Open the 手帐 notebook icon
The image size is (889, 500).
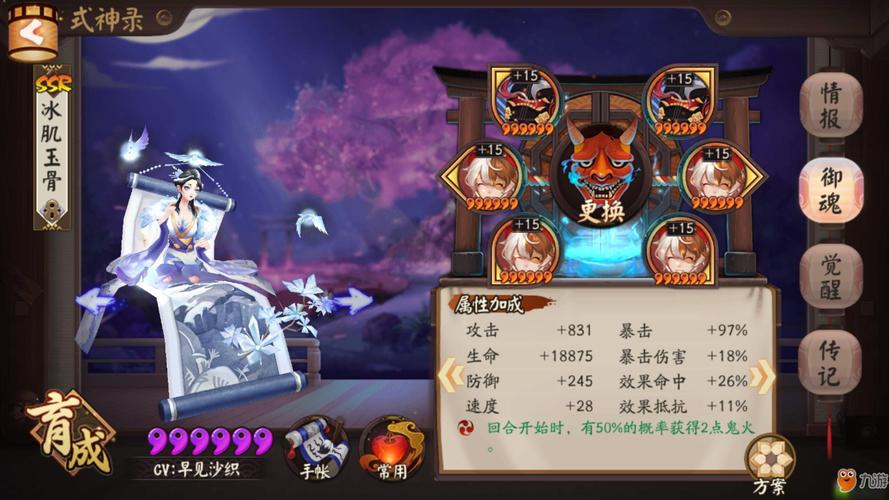click(313, 447)
